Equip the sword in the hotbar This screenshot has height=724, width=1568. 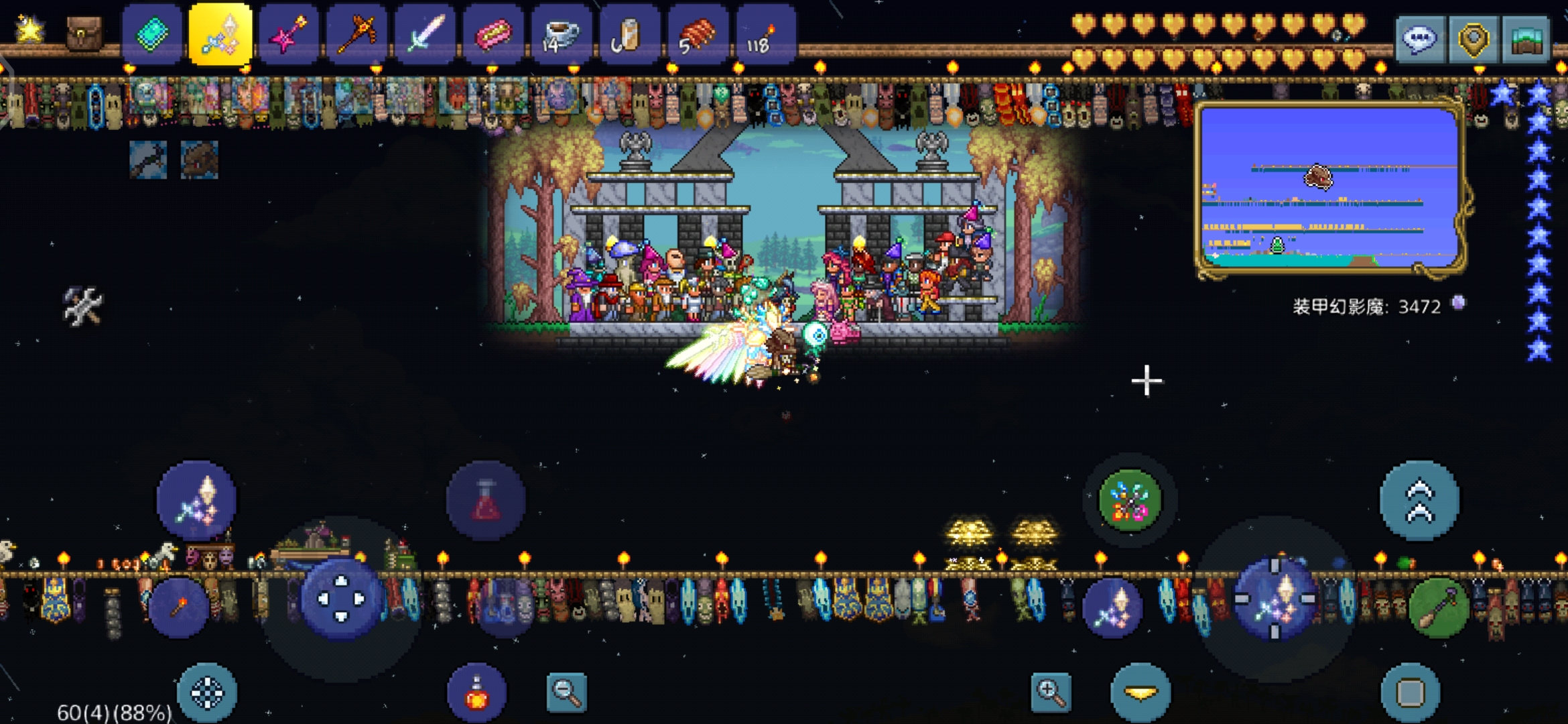tap(426, 35)
